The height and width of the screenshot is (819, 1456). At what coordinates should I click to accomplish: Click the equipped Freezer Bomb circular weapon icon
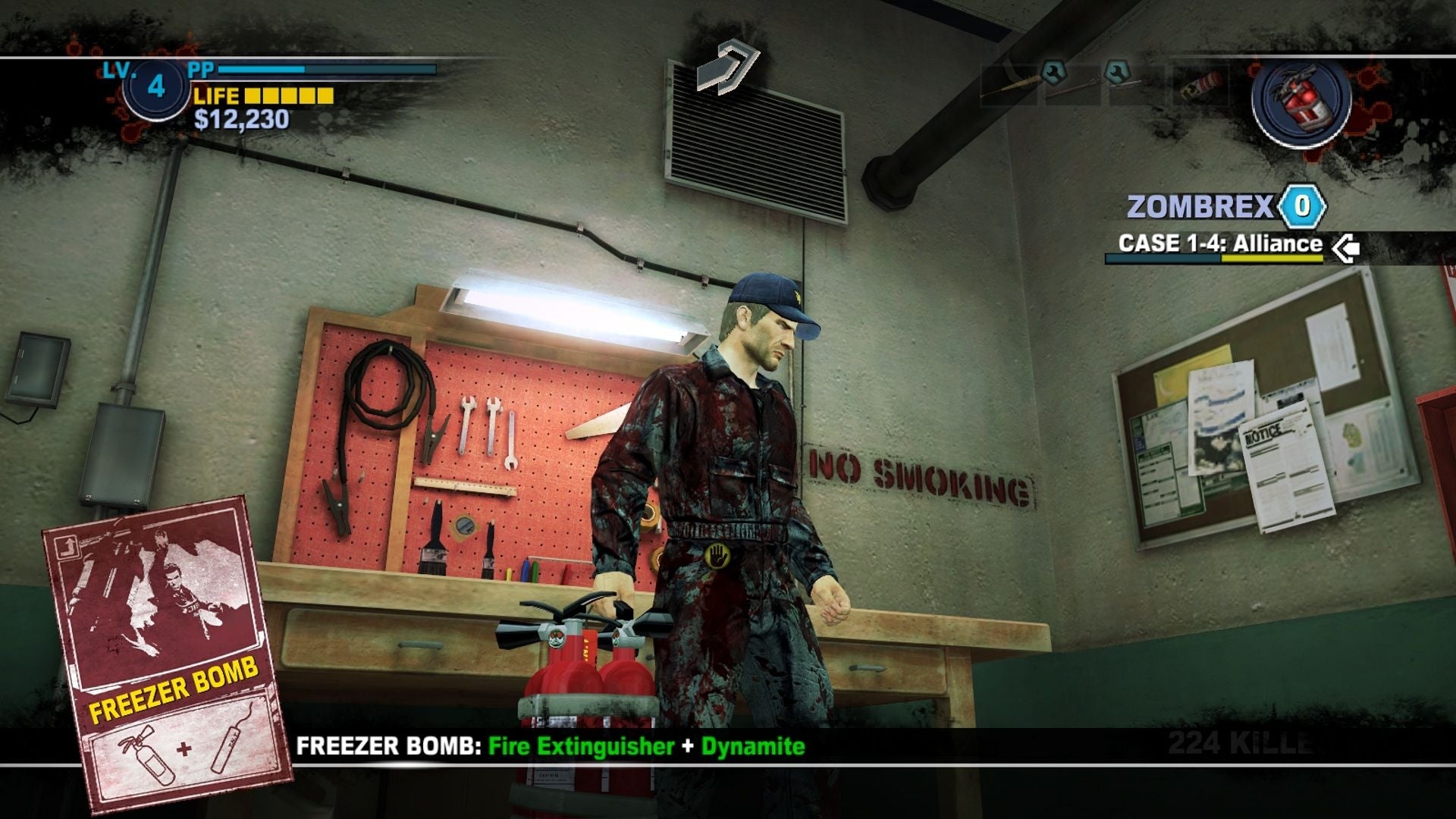(x=1302, y=104)
